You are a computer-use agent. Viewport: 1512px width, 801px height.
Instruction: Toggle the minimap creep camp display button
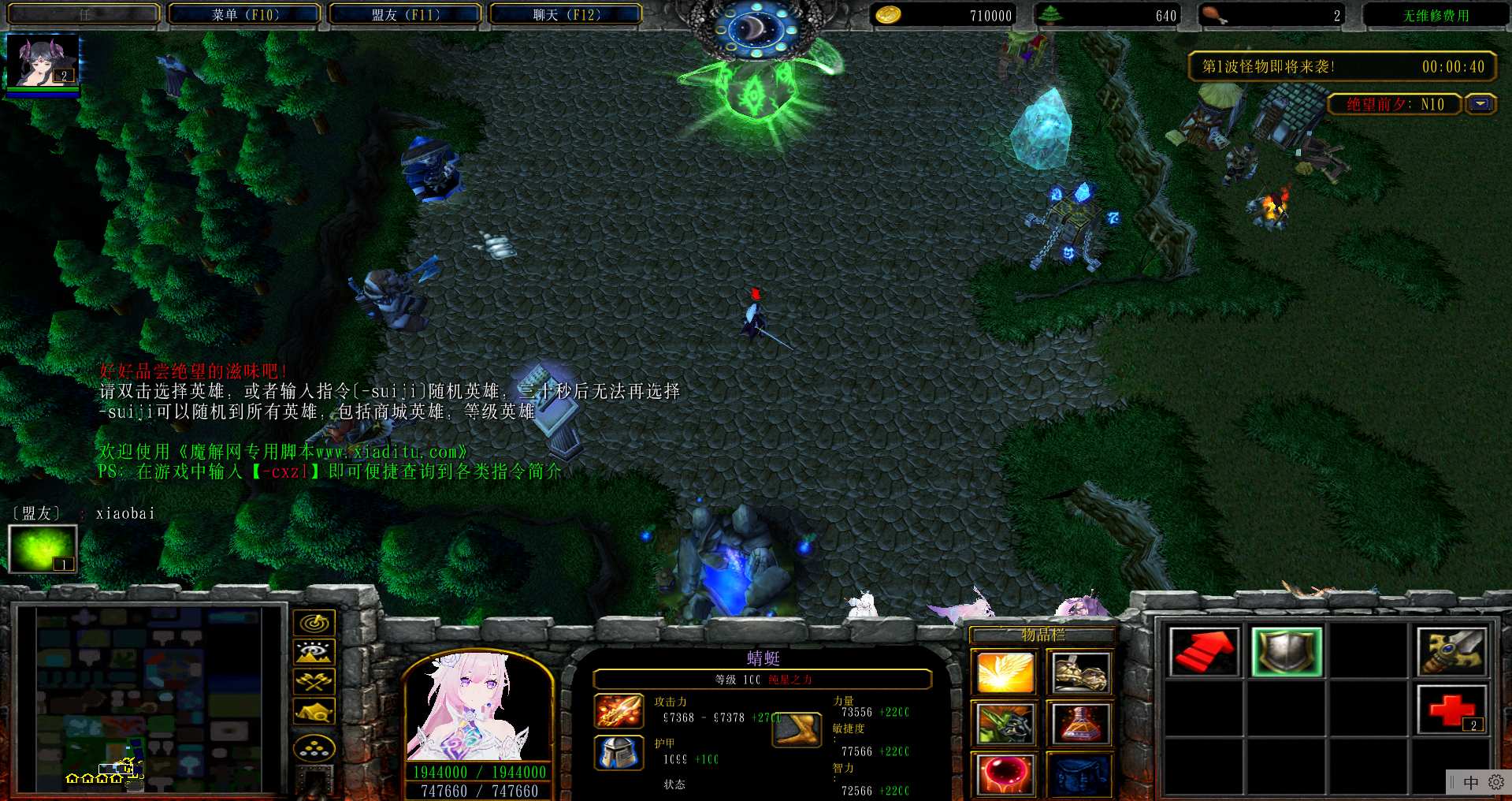pos(314,711)
